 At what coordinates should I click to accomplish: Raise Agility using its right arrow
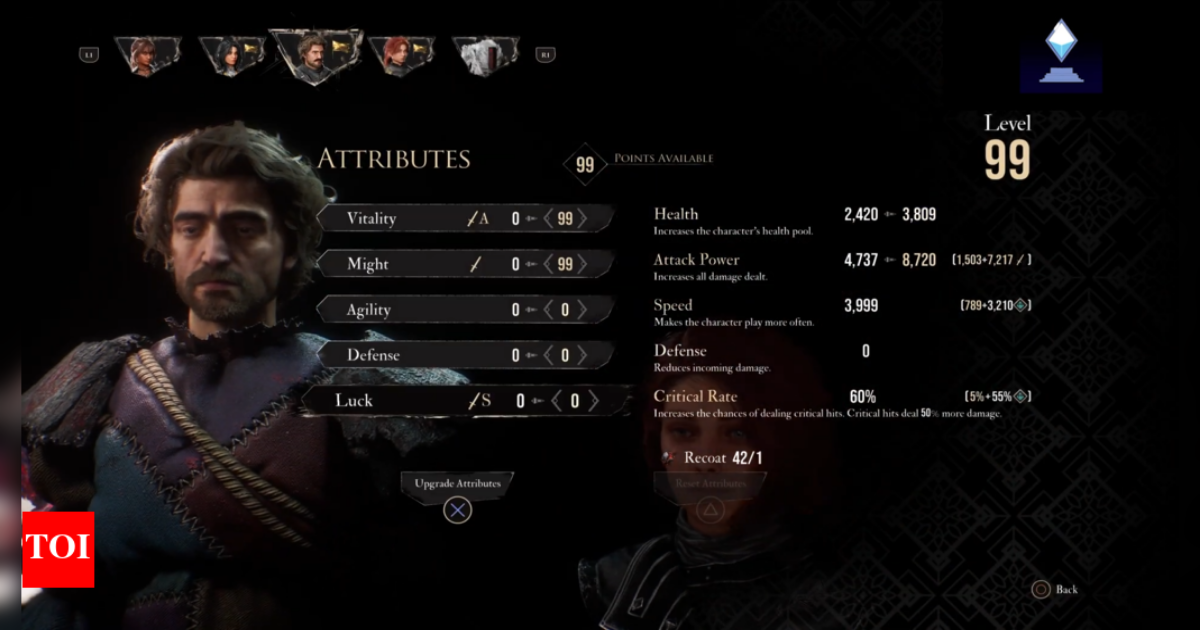coord(583,310)
